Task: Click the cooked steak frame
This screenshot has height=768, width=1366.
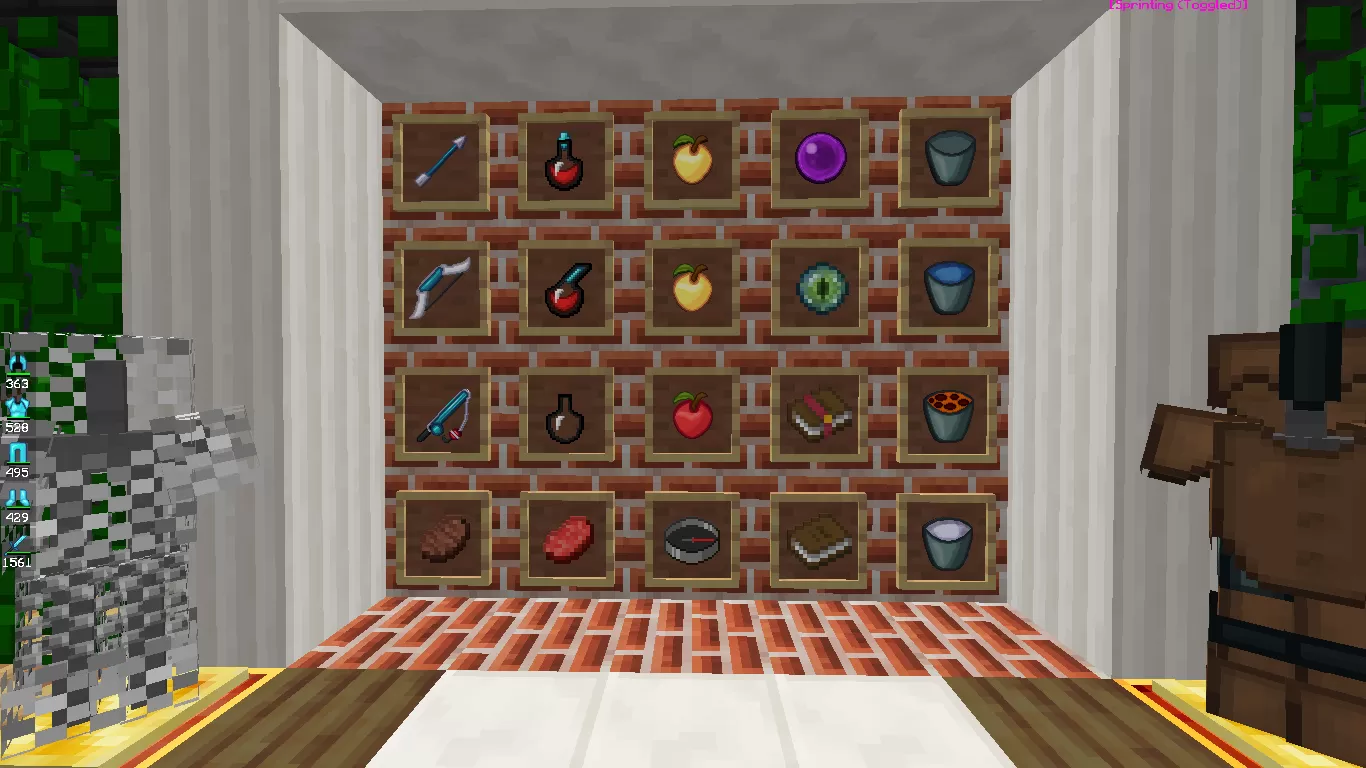Action: pyautogui.click(x=441, y=540)
